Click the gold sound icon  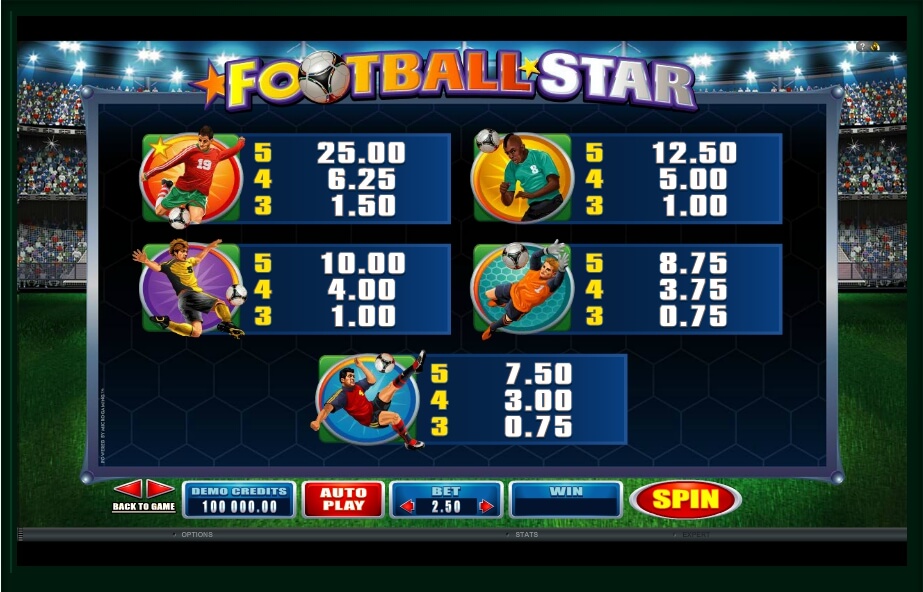[875, 47]
